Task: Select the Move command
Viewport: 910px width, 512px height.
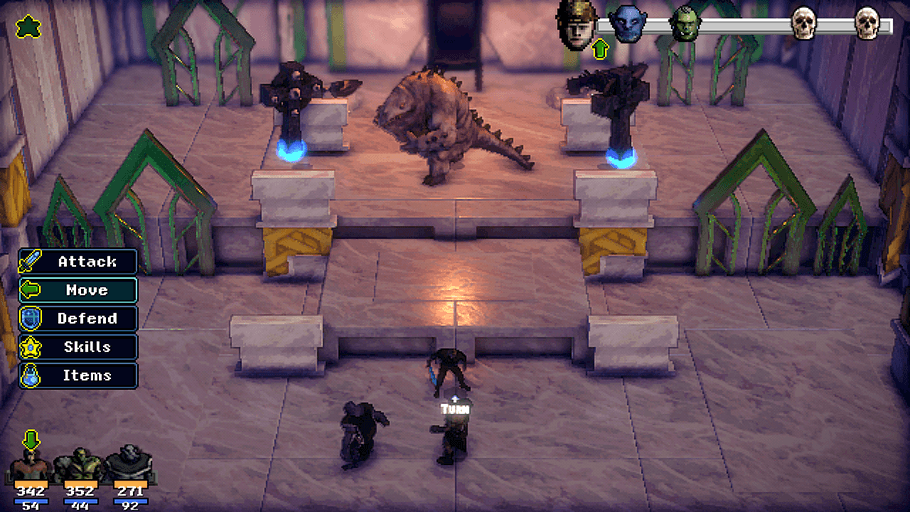Action: click(x=78, y=290)
